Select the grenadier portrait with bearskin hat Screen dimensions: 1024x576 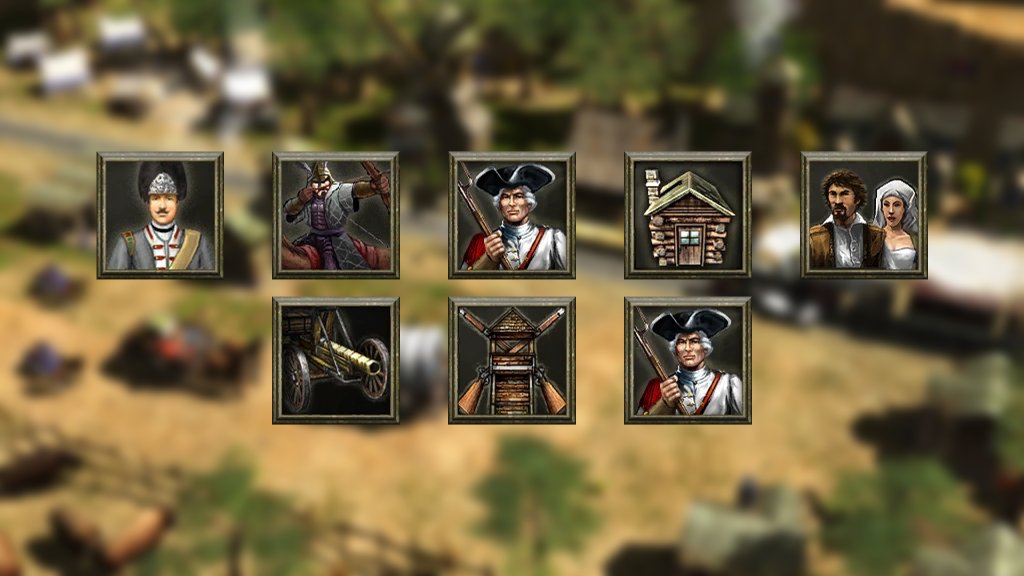160,215
